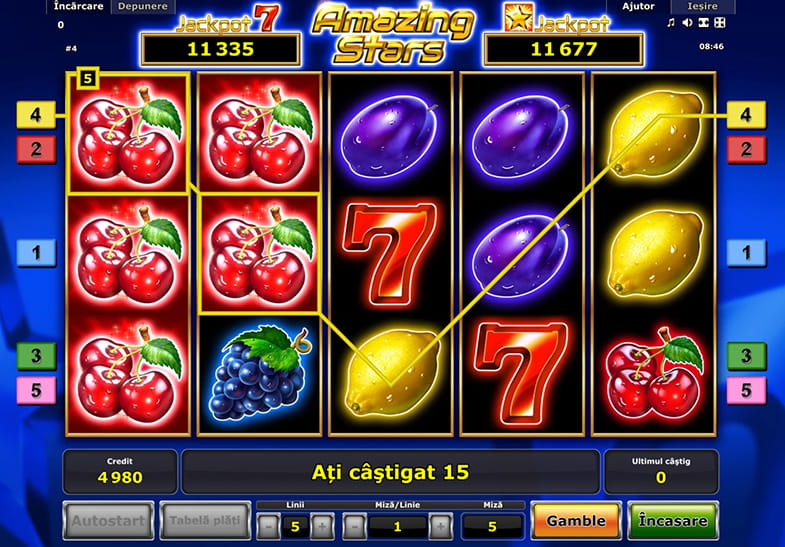Increase the number of Linii
Image resolution: width=785 pixels, height=547 pixels.
(321, 525)
